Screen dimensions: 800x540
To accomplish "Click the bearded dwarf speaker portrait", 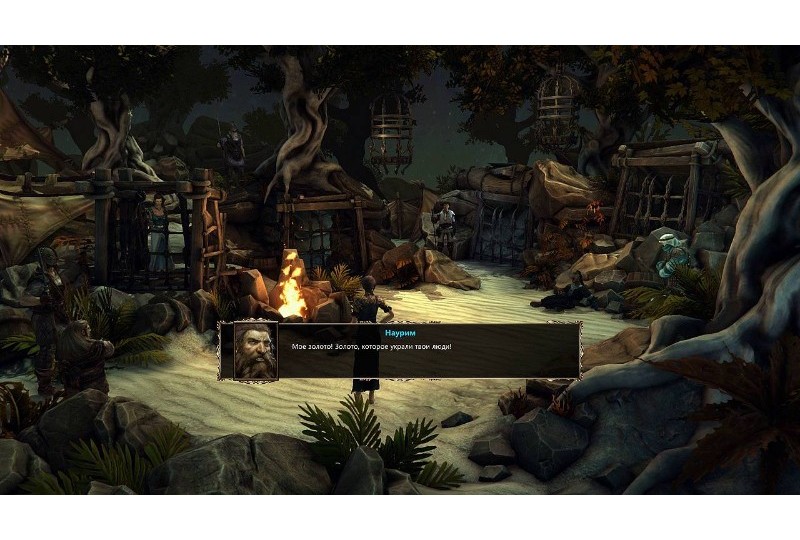I will pos(256,350).
